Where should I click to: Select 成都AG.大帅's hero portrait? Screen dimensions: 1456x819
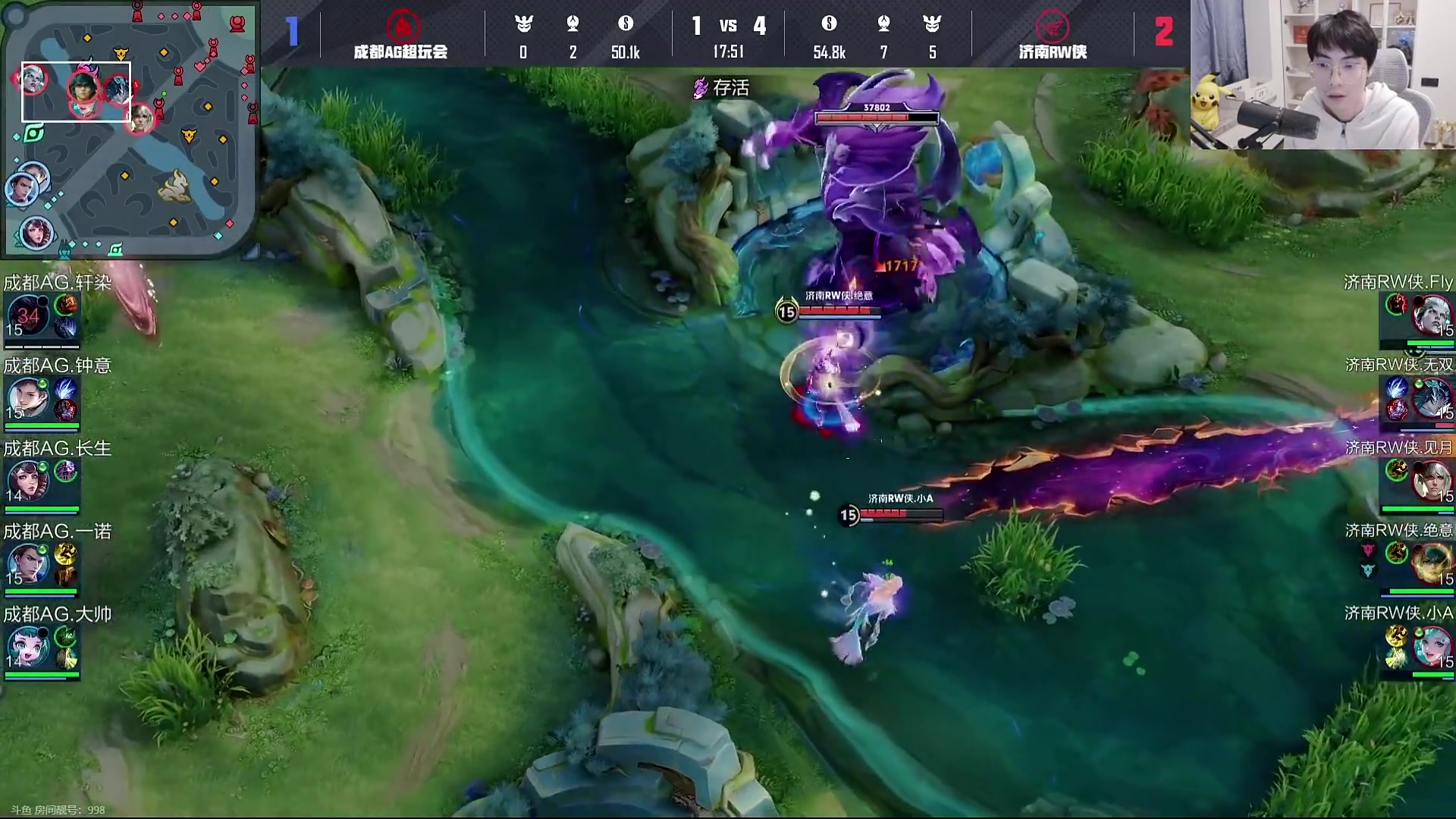coord(28,648)
